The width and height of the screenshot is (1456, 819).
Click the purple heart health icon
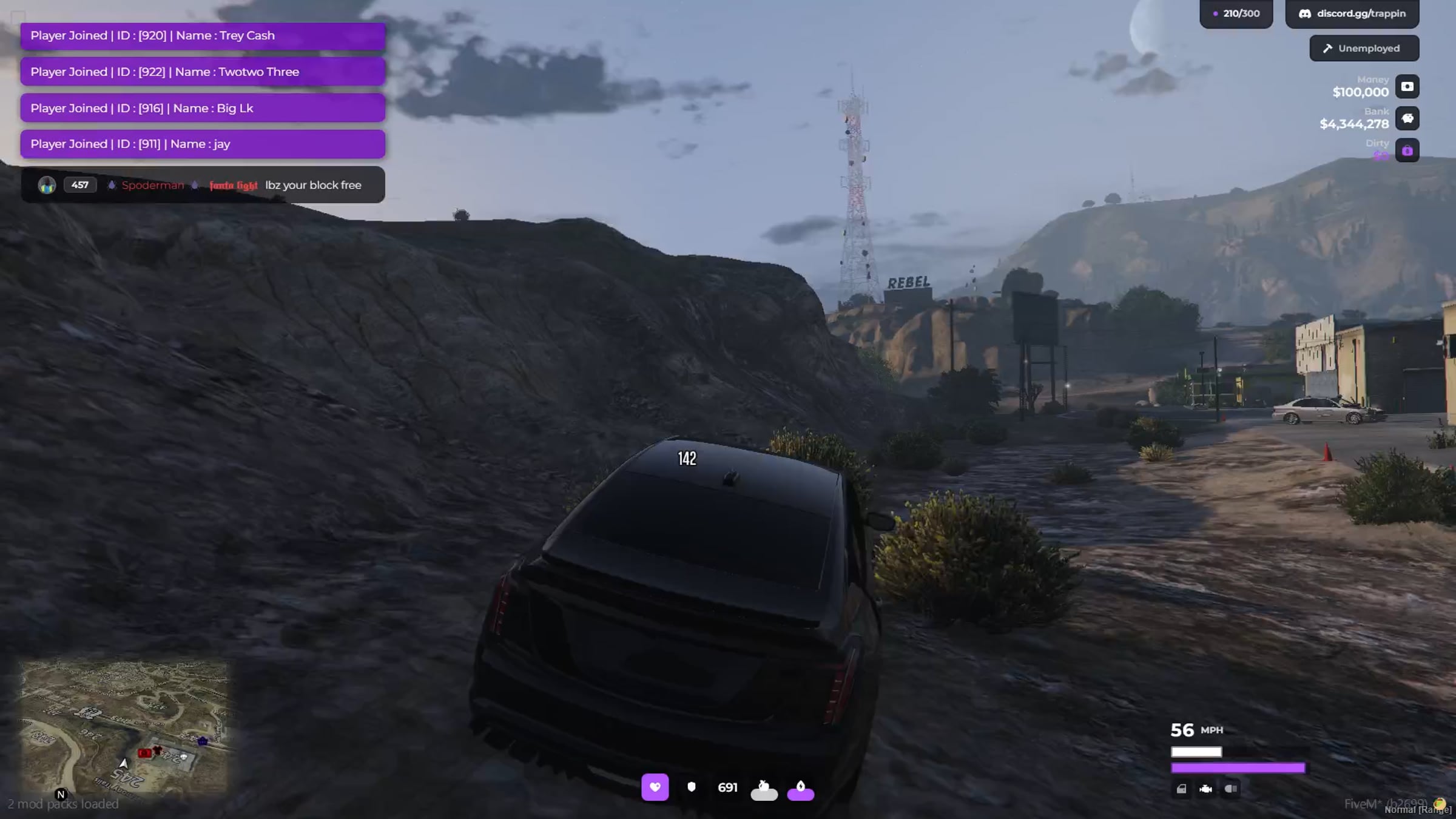tap(655, 787)
